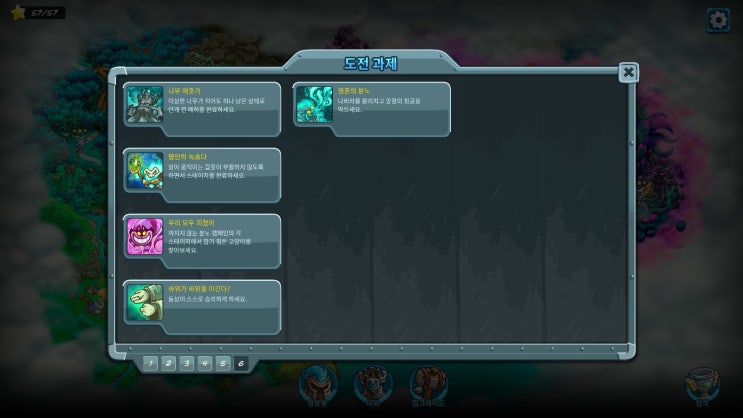Select the tree guardian achievement card
Screen dimensions: 743x418
202,105
